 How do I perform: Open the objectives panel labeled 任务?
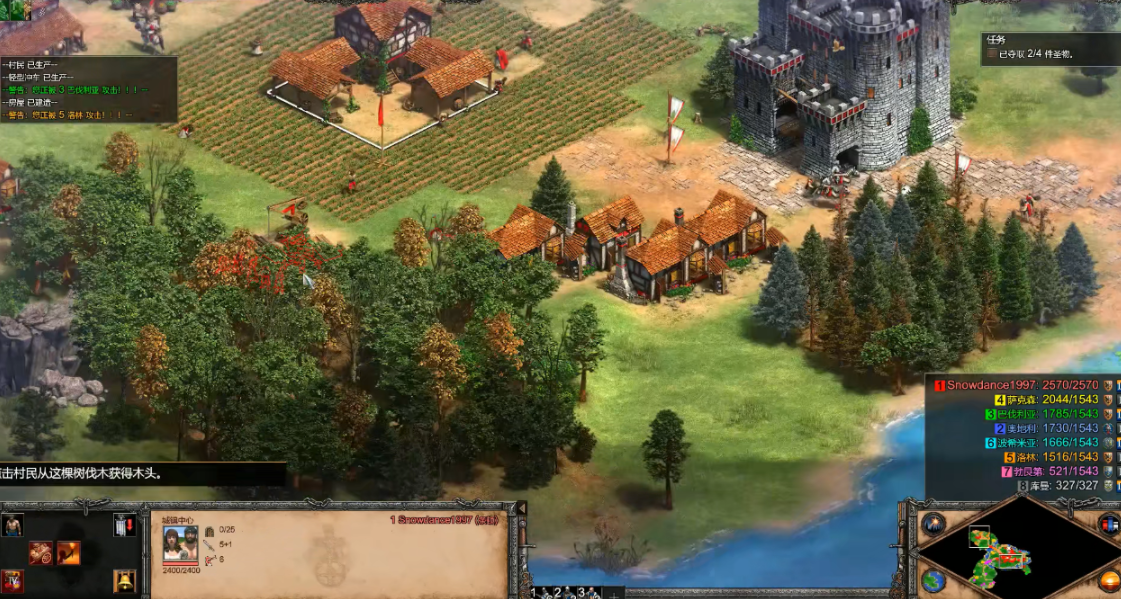(1050, 47)
